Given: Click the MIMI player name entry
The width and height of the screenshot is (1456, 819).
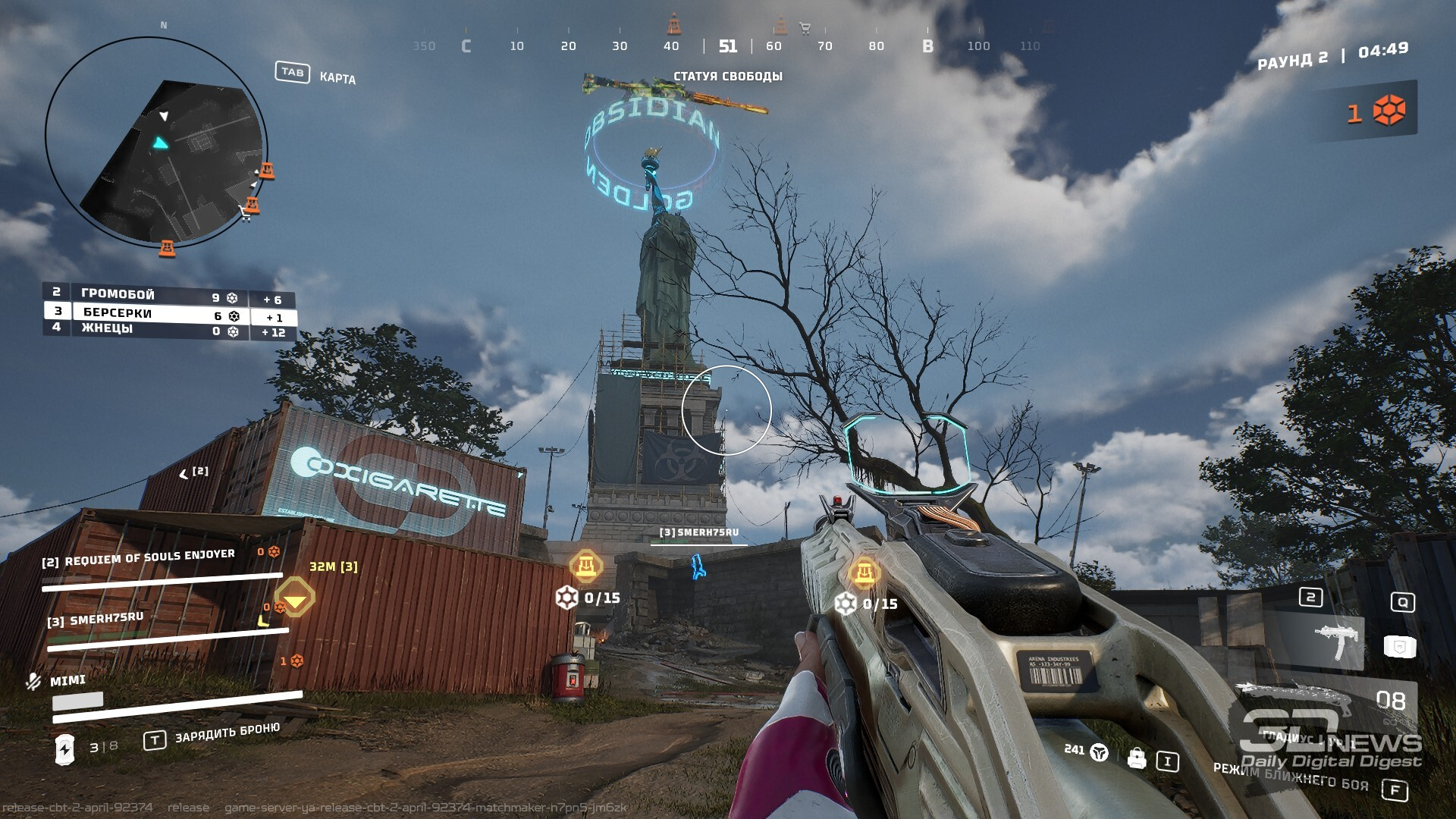Looking at the screenshot, I should (x=67, y=681).
